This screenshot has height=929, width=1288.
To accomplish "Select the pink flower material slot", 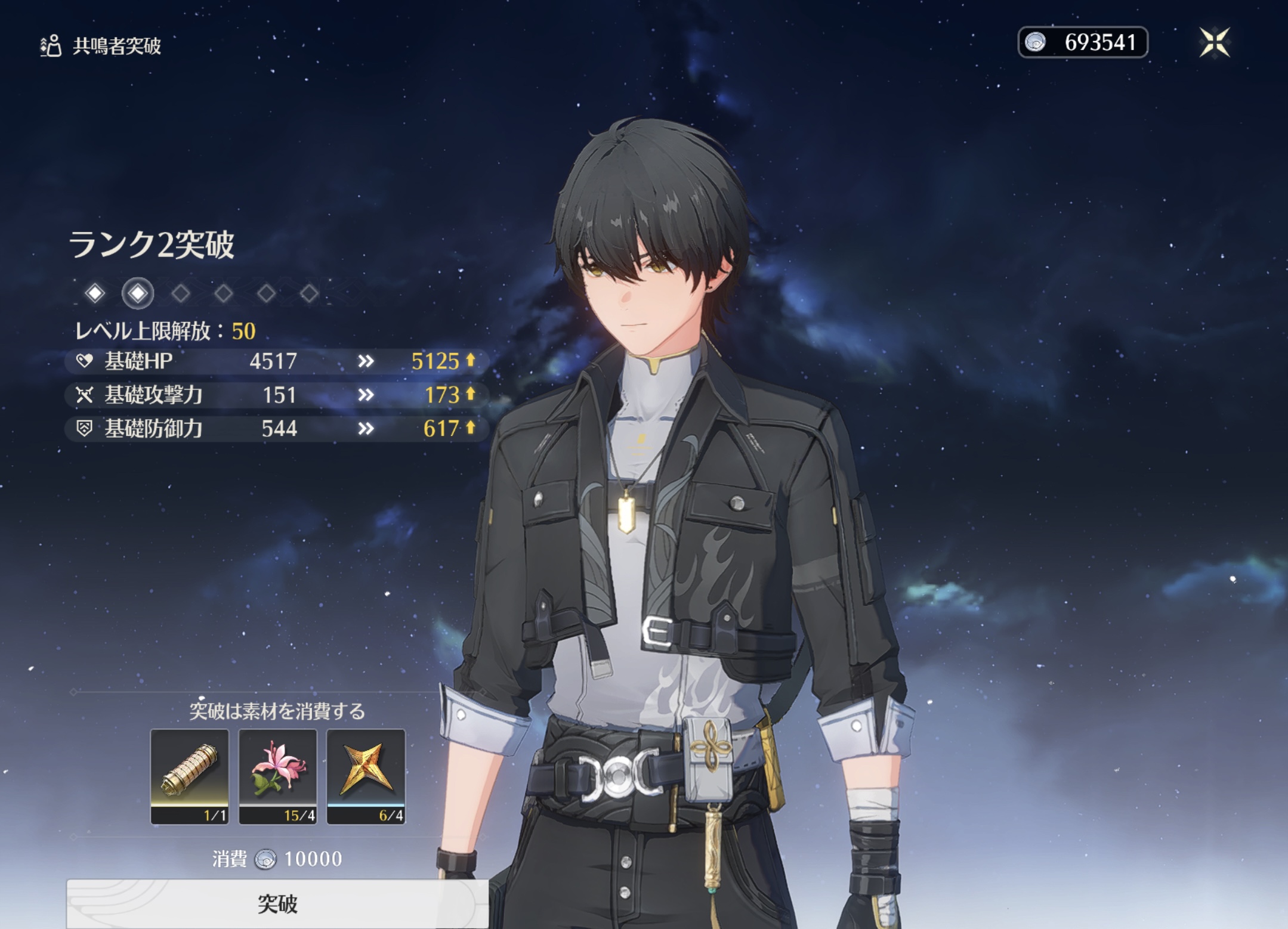I will pos(278,776).
